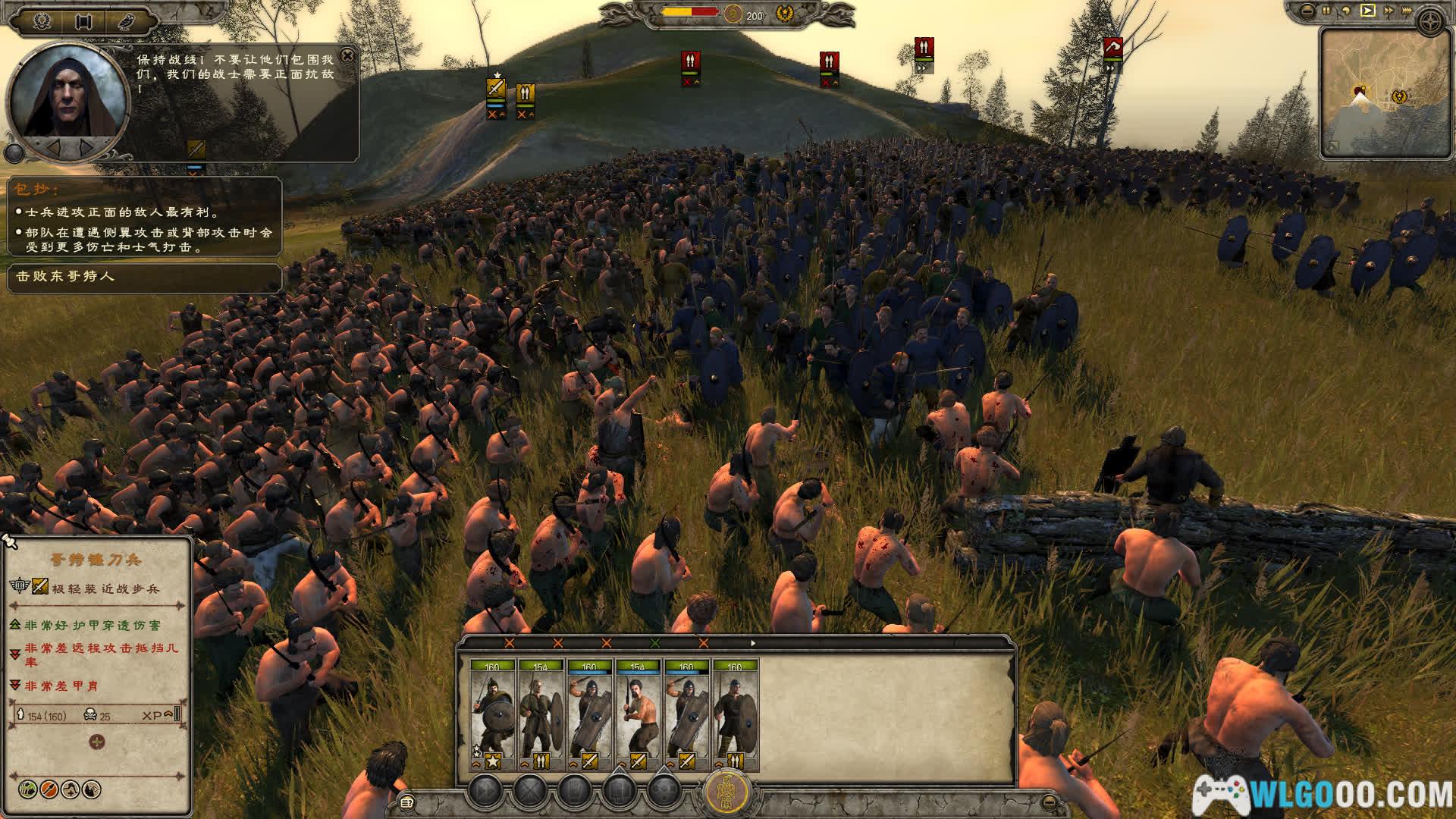Screen dimensions: 1456x819
Task: Open the scroll objectives button
Action: [83, 21]
